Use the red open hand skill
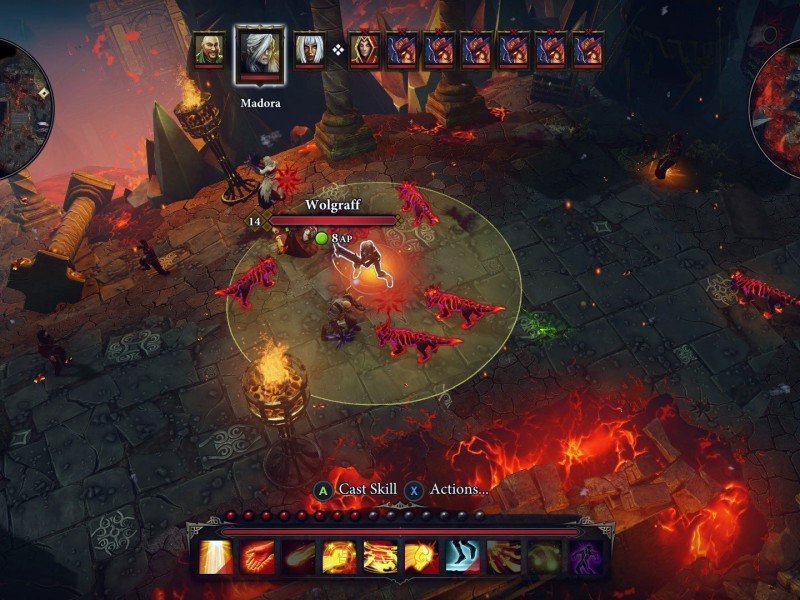The image size is (800, 600). tap(256, 557)
